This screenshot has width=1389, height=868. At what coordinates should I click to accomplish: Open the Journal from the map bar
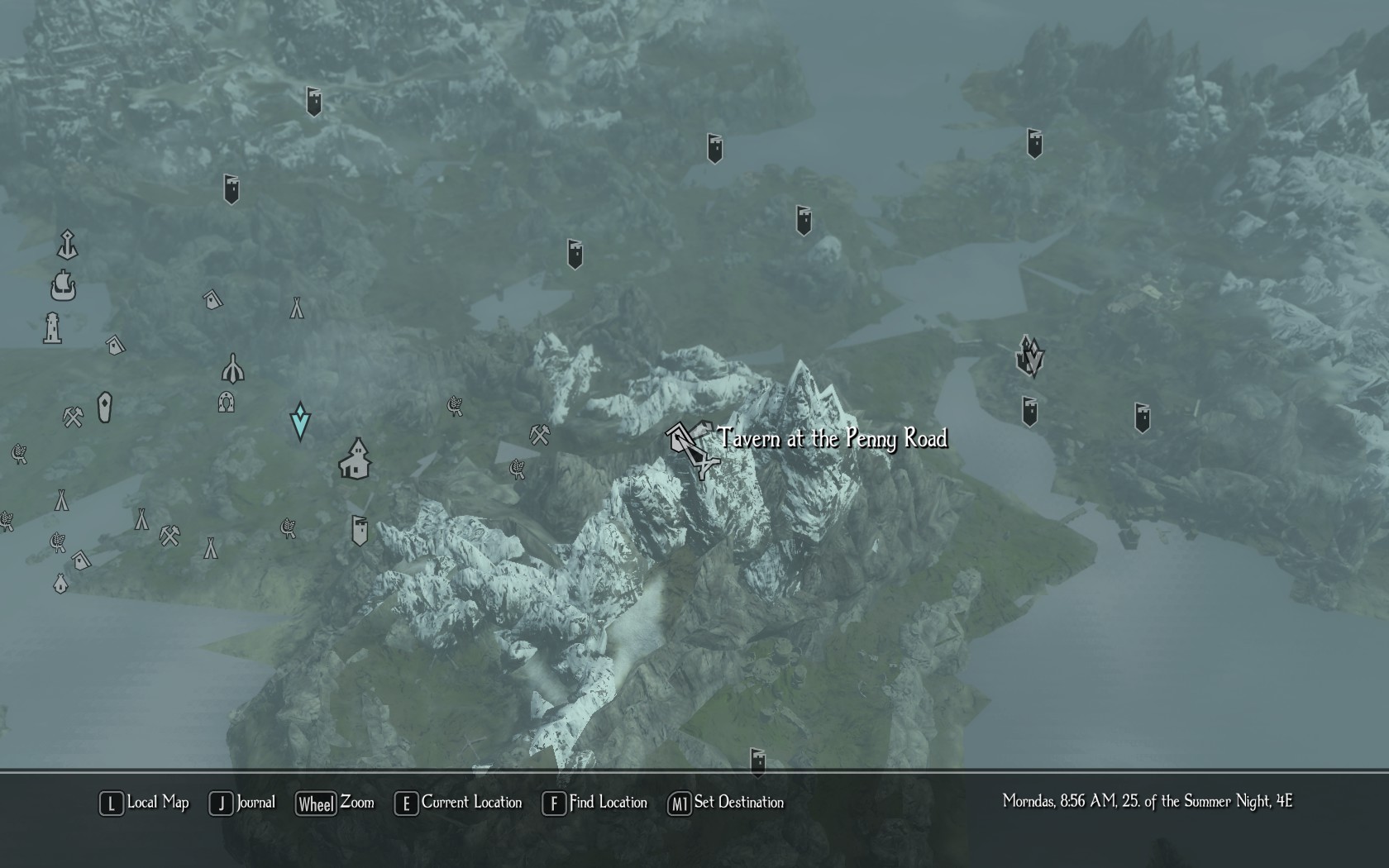tap(242, 803)
